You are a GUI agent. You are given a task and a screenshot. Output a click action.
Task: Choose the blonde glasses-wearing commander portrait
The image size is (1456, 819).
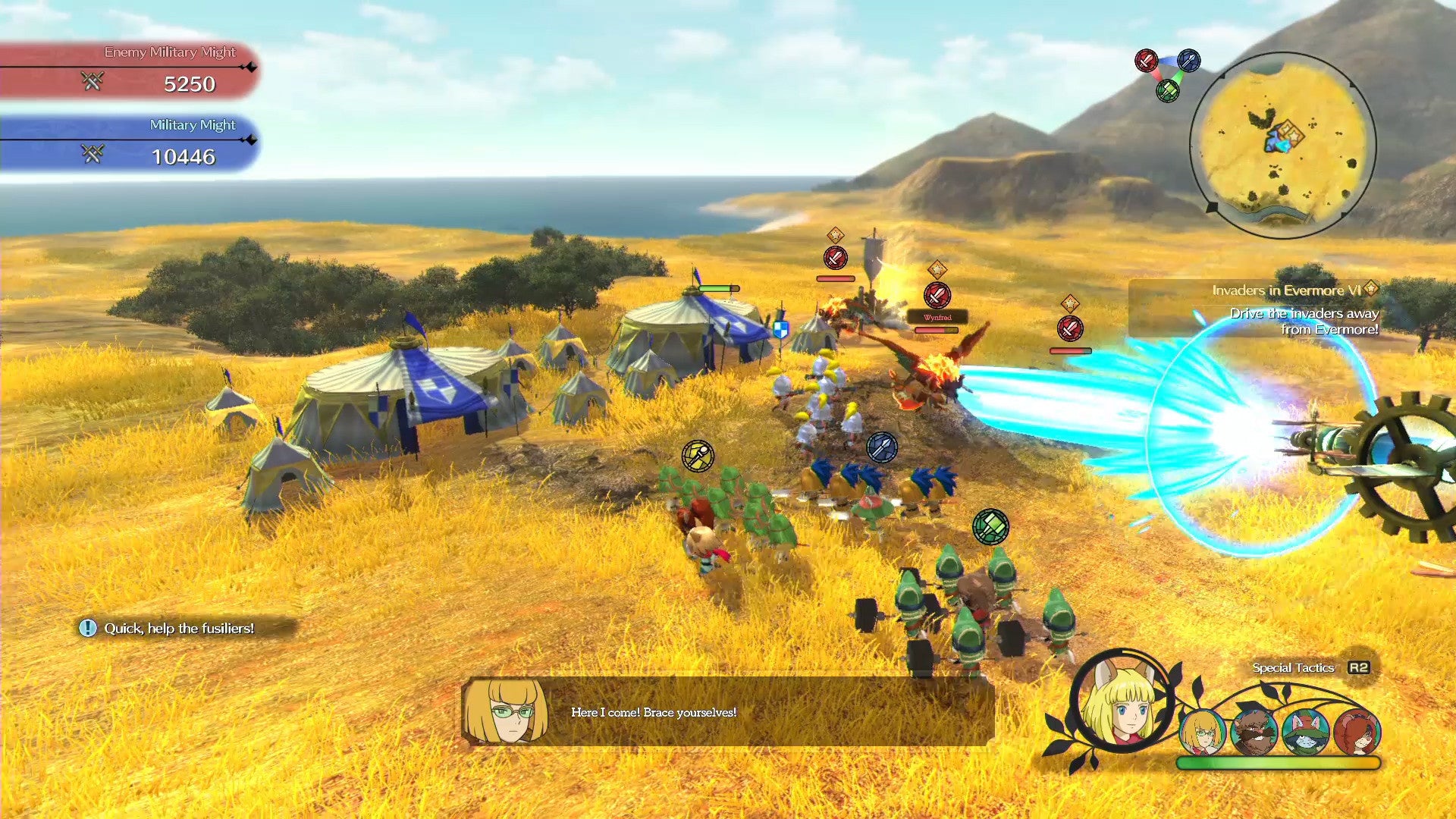point(1203,732)
